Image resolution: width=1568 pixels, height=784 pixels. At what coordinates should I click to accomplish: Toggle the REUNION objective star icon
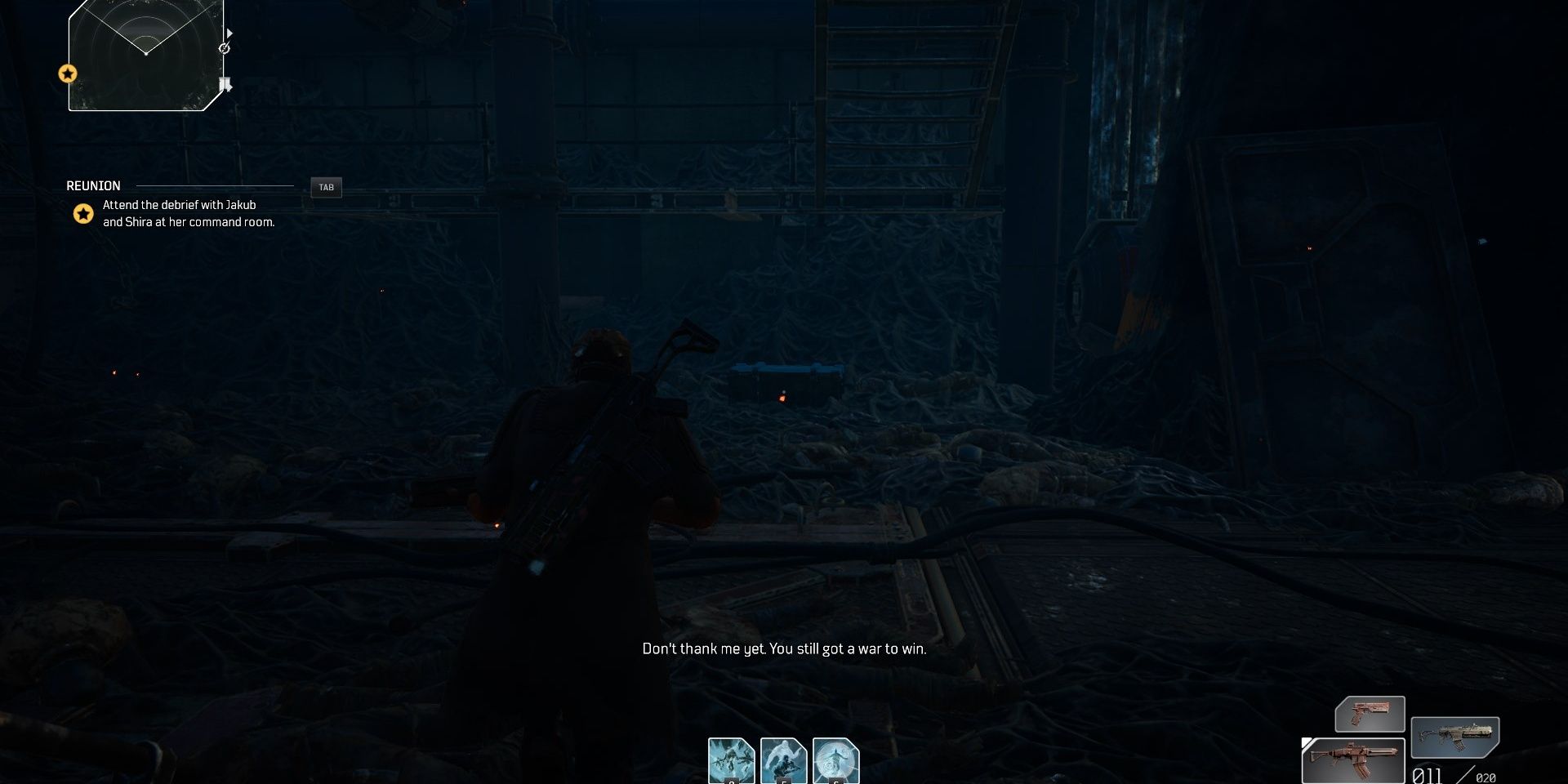82,214
